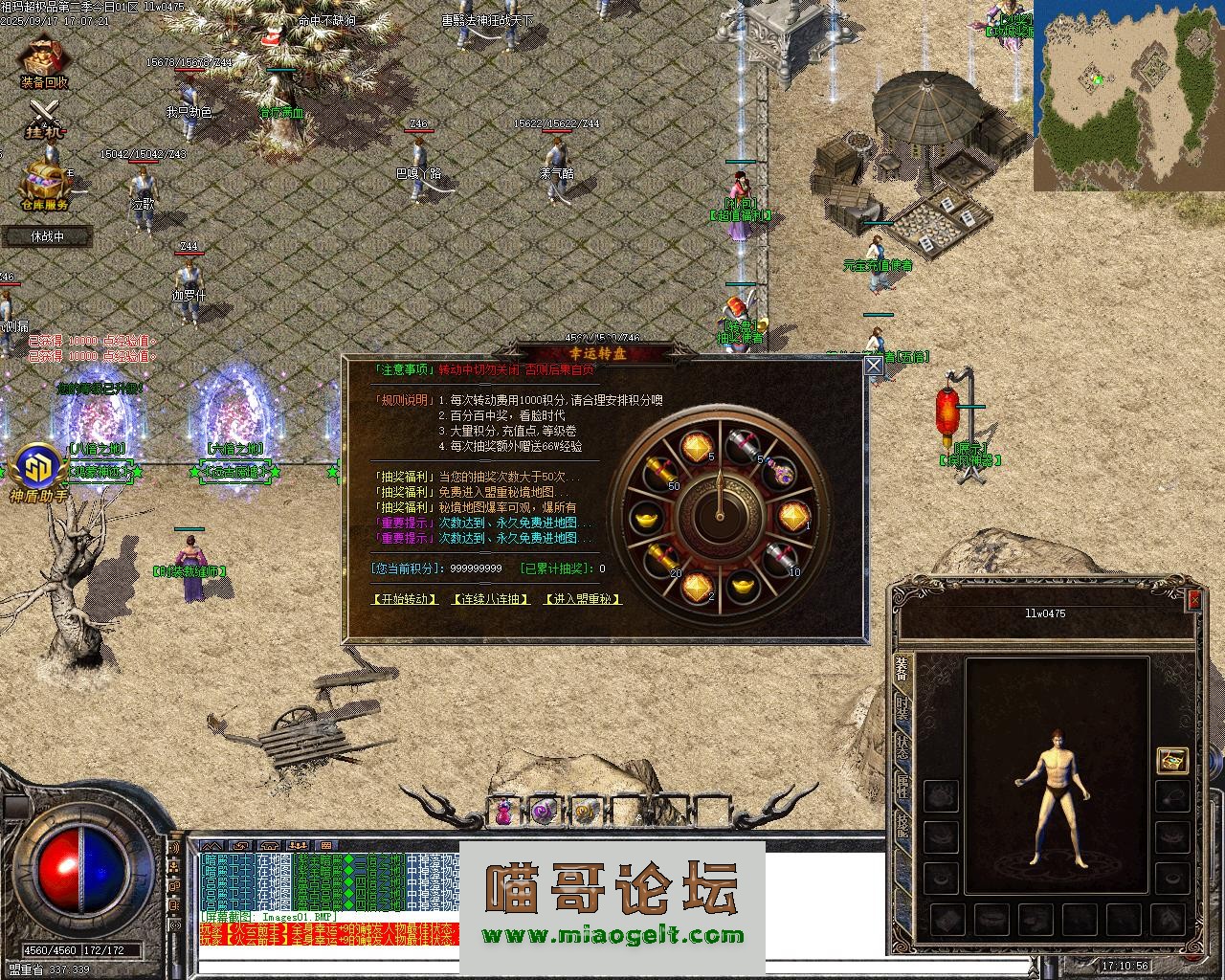Image resolution: width=1225 pixels, height=980 pixels.
Task: Select the purple orb hotbar item
Action: 545,813
